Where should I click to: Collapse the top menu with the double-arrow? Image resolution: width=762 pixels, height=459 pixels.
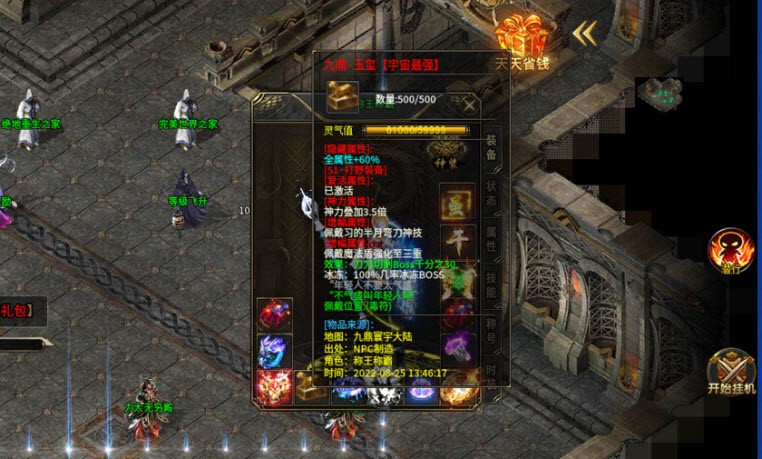click(x=584, y=33)
